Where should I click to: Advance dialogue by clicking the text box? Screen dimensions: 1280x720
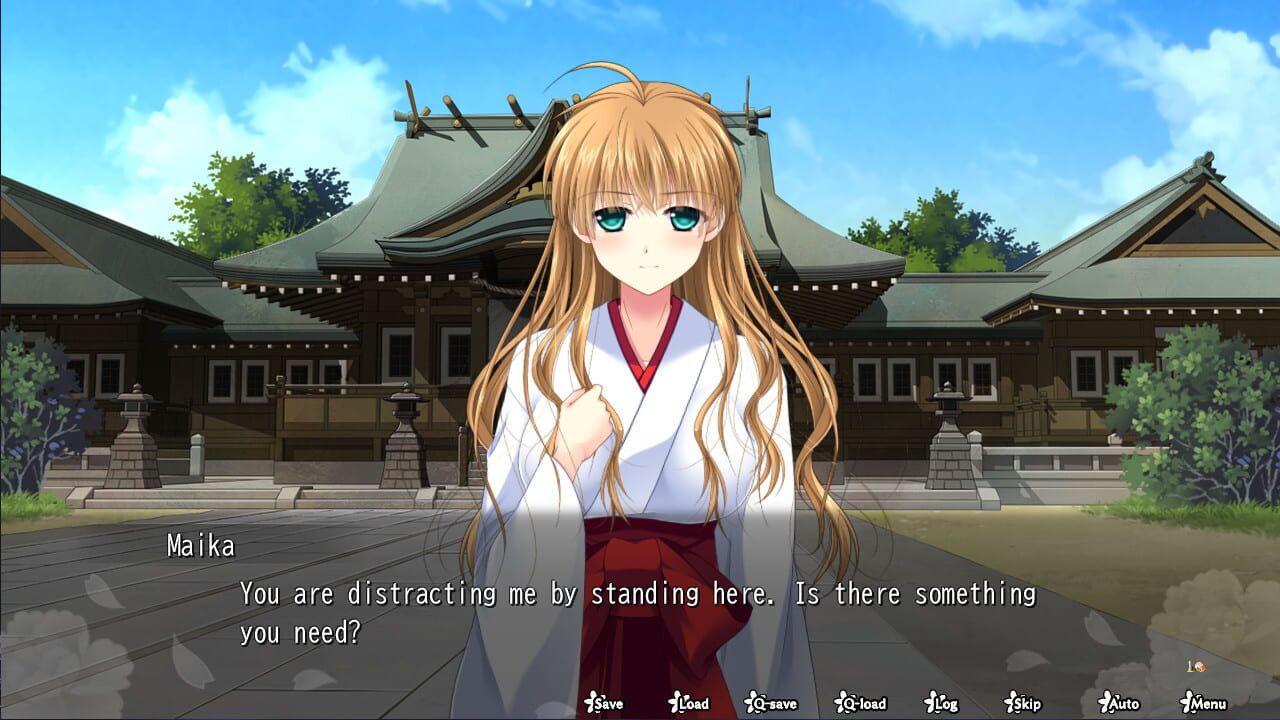(x=640, y=600)
